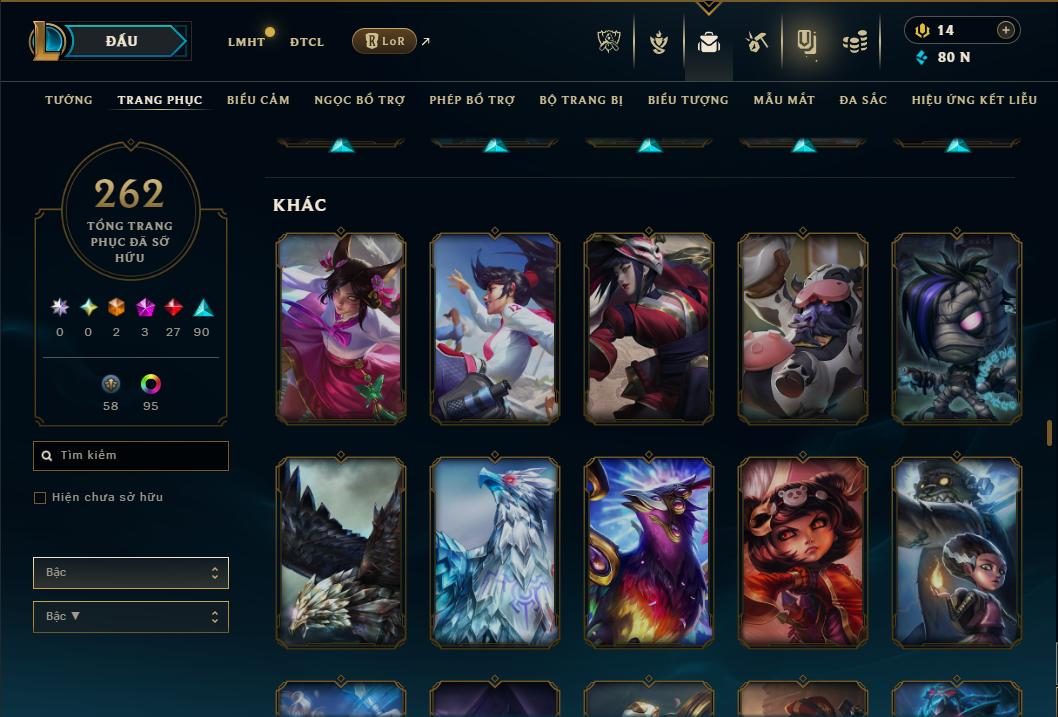Open the Biểu Cảm tab
The height and width of the screenshot is (717, 1058).
pyautogui.click(x=258, y=100)
